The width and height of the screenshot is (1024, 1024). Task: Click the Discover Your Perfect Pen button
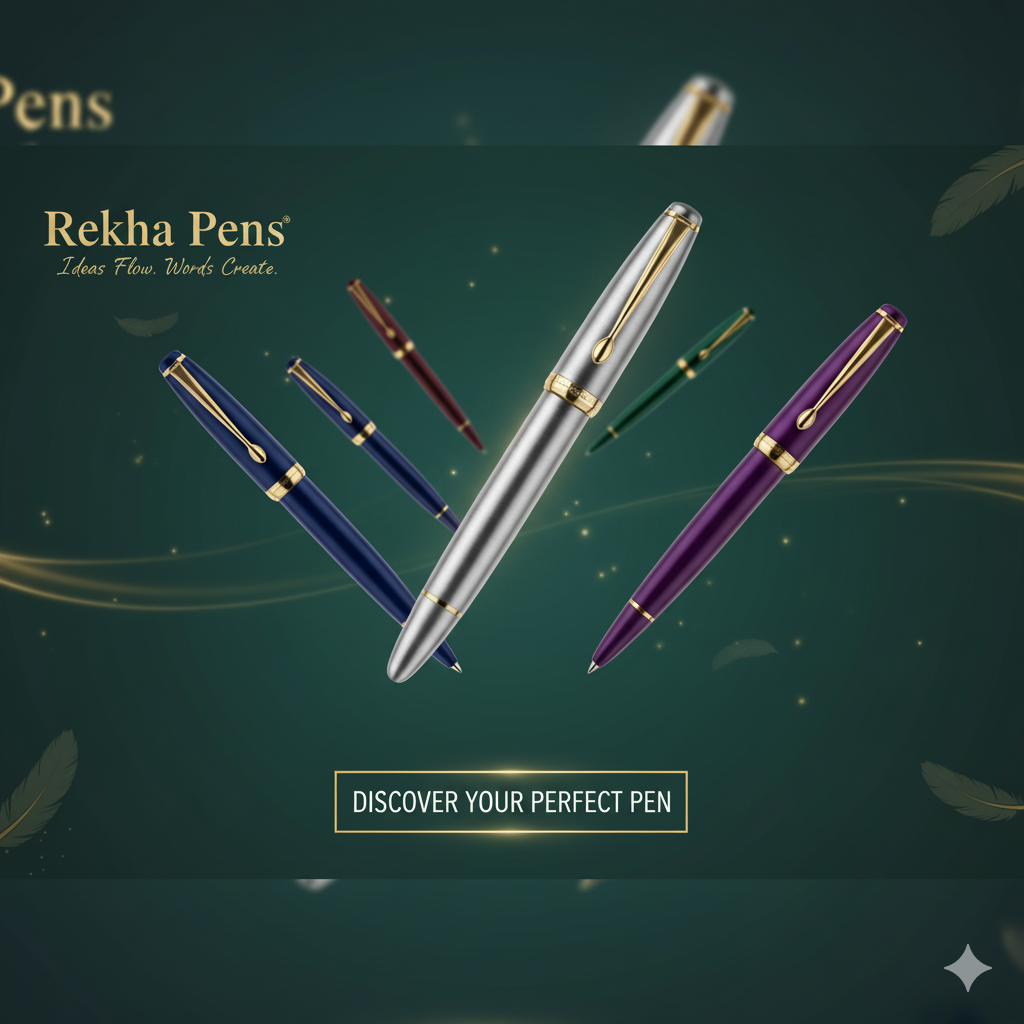tap(511, 802)
